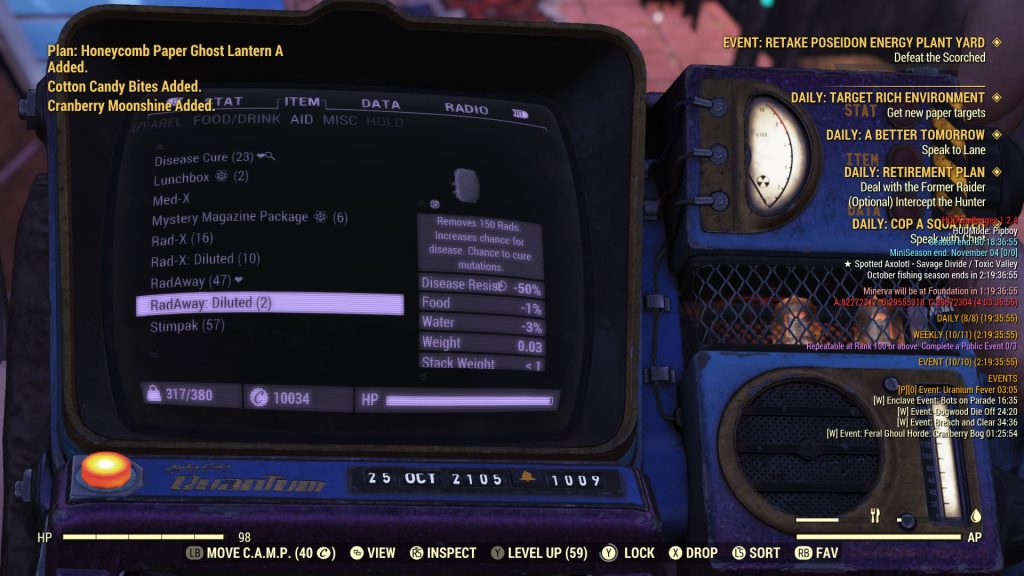
Task: Select the AID category
Action: click(301, 121)
